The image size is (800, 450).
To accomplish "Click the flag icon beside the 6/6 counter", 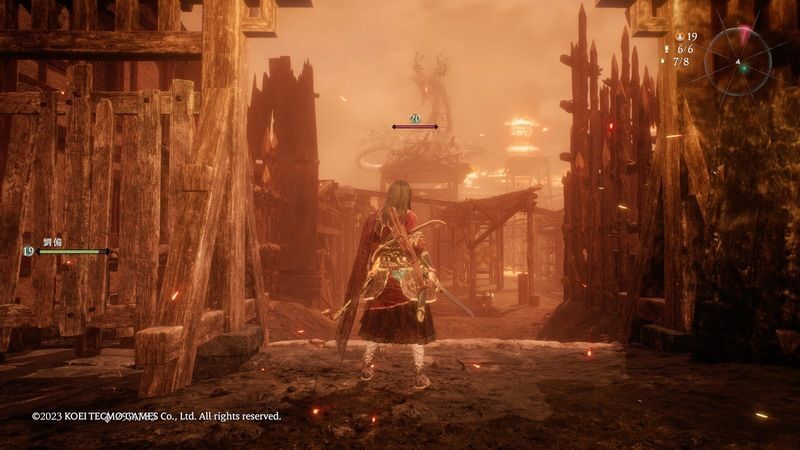I will pos(667,48).
